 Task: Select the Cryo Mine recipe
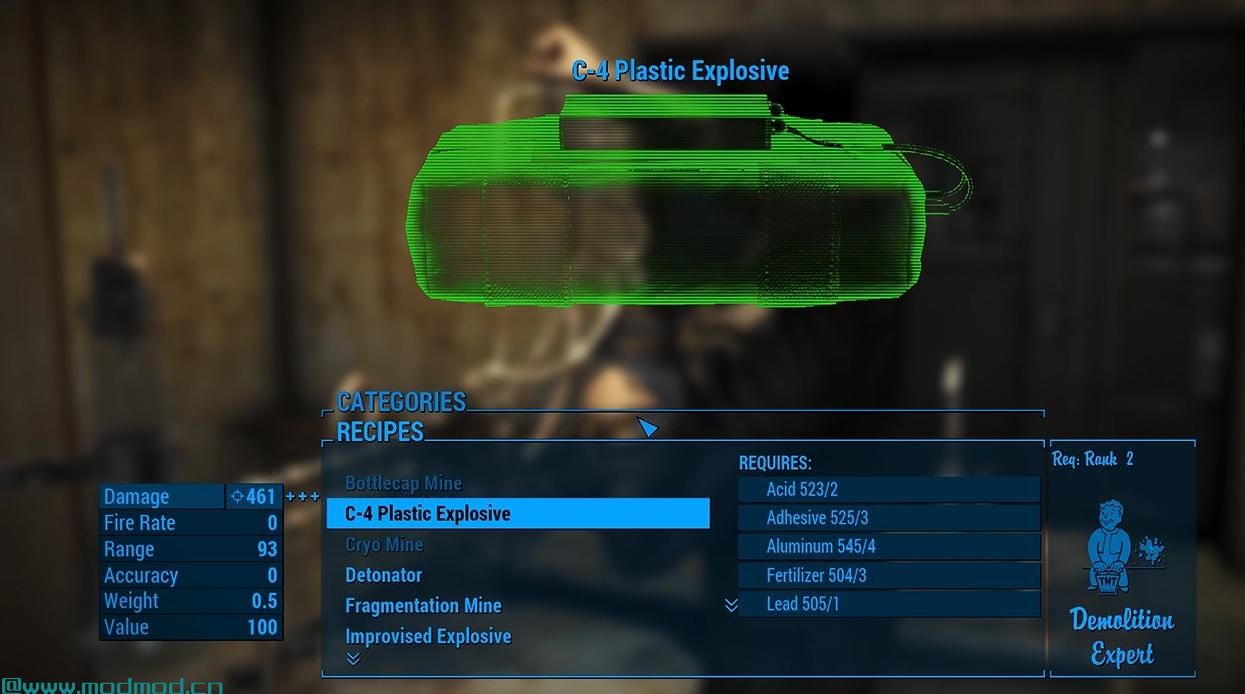click(384, 545)
